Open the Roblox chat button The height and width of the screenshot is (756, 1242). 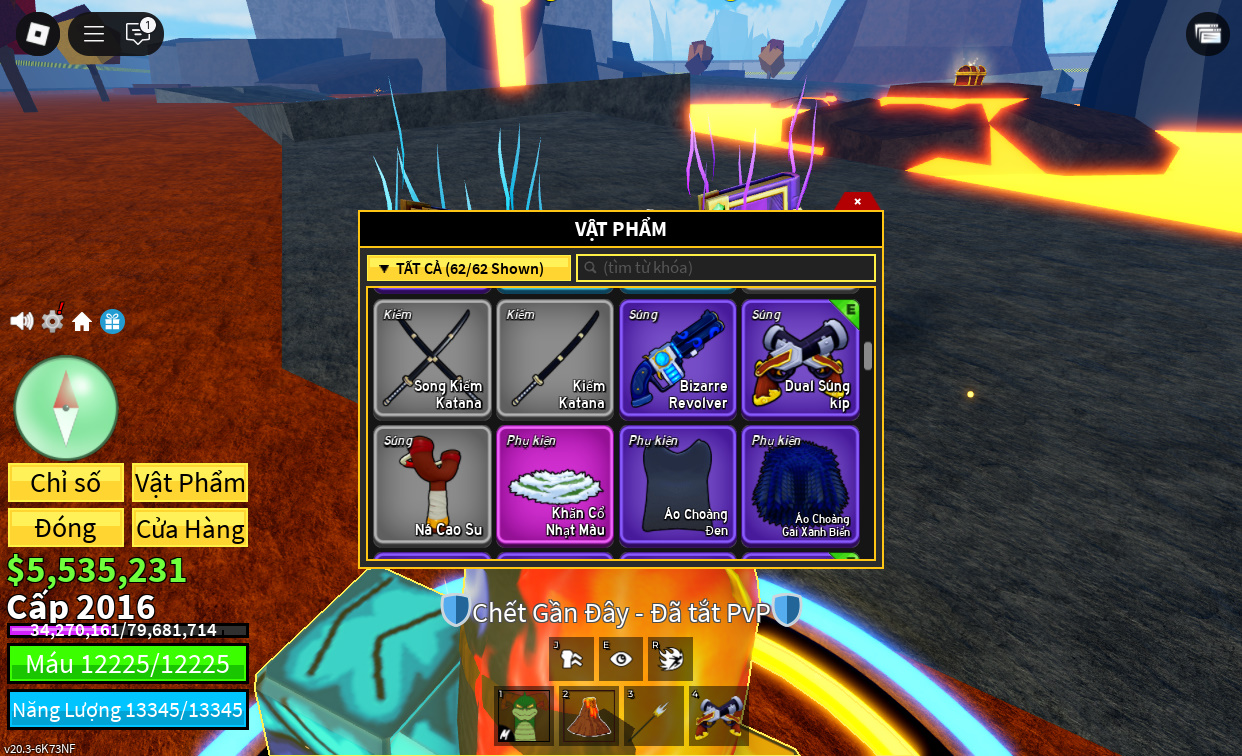pyautogui.click(x=138, y=34)
